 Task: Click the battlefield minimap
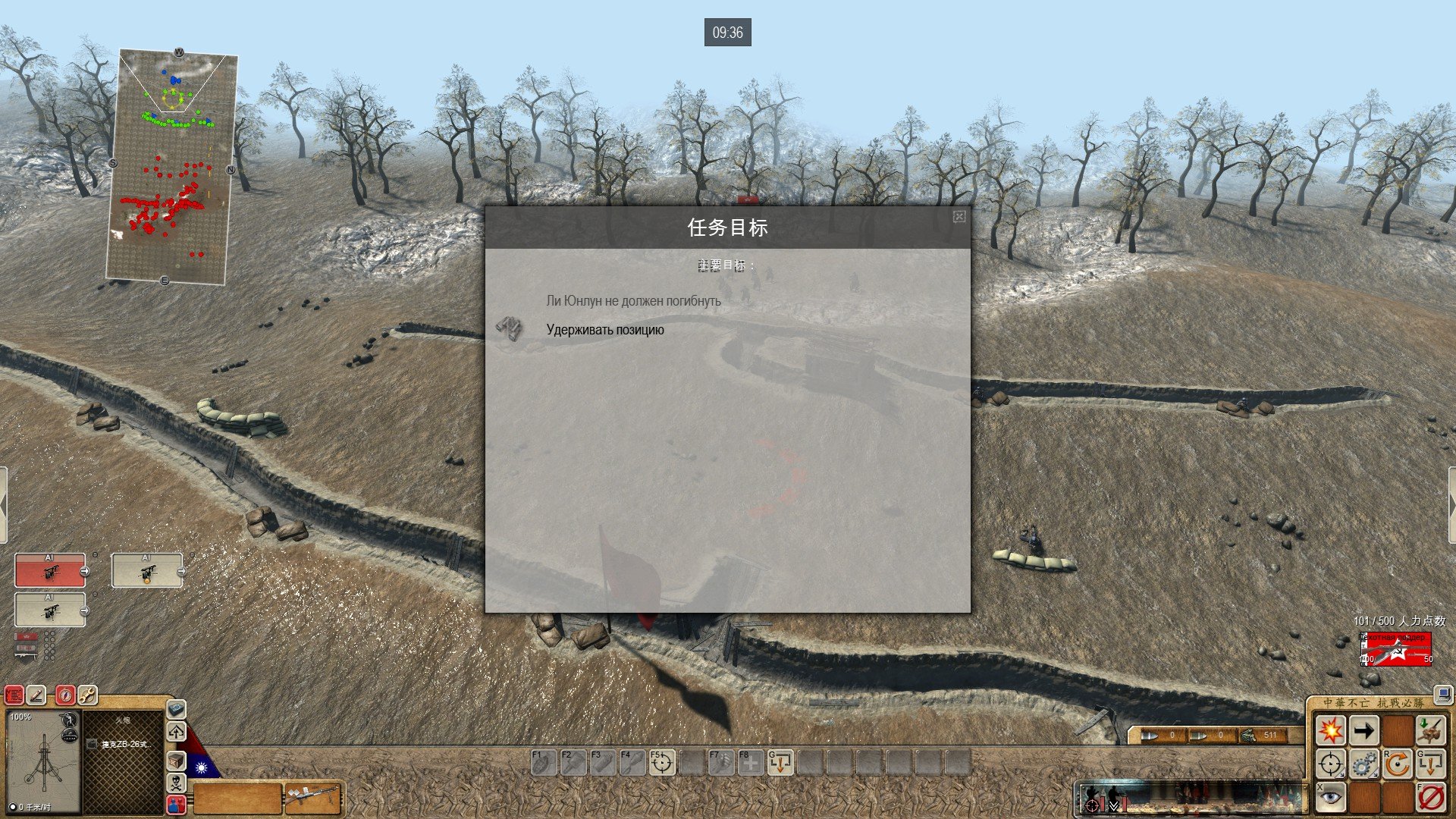pyautogui.click(x=171, y=167)
